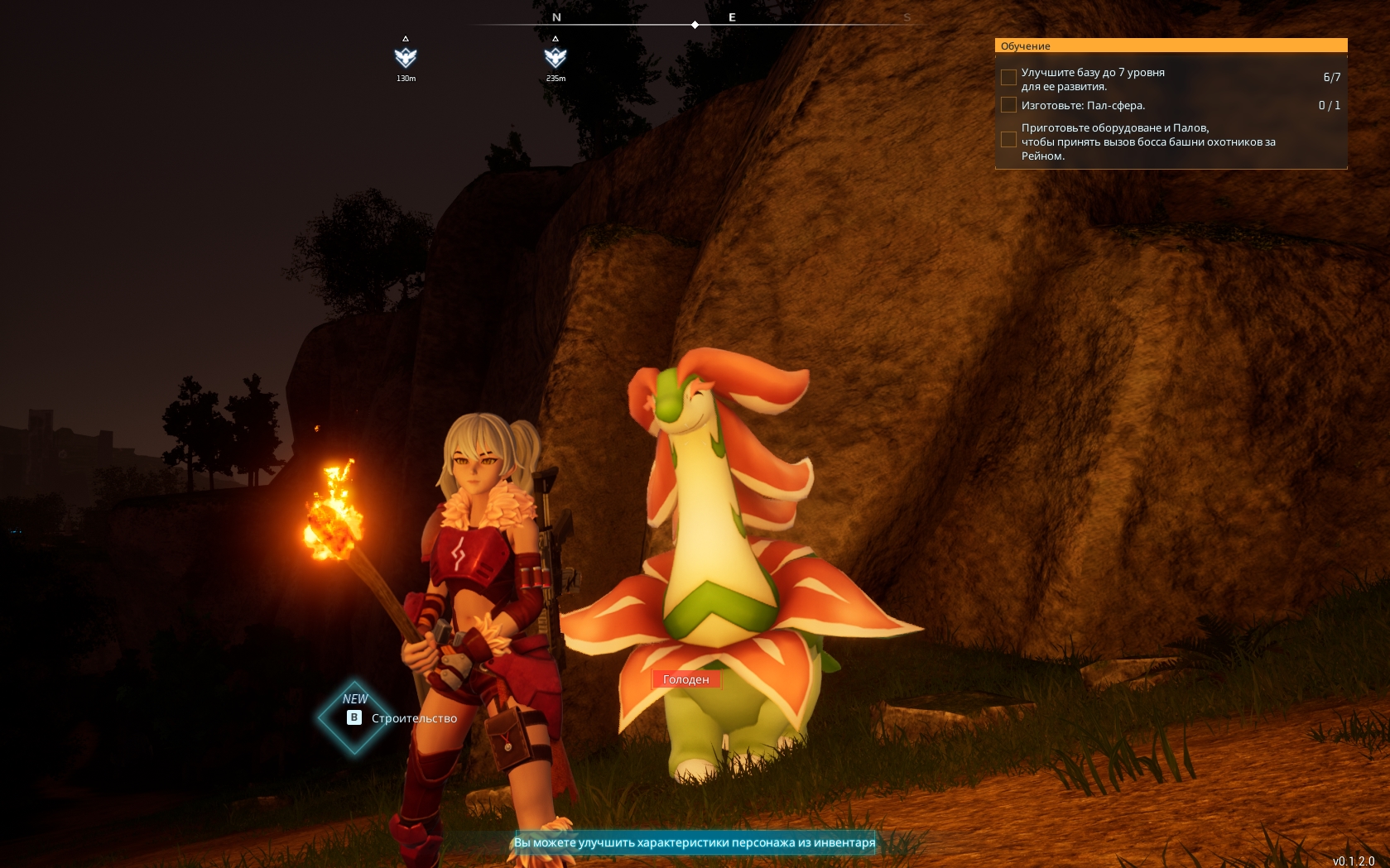This screenshot has height=868, width=1390.
Task: Click the Обучение tutorial panel header
Action: click(x=1171, y=46)
